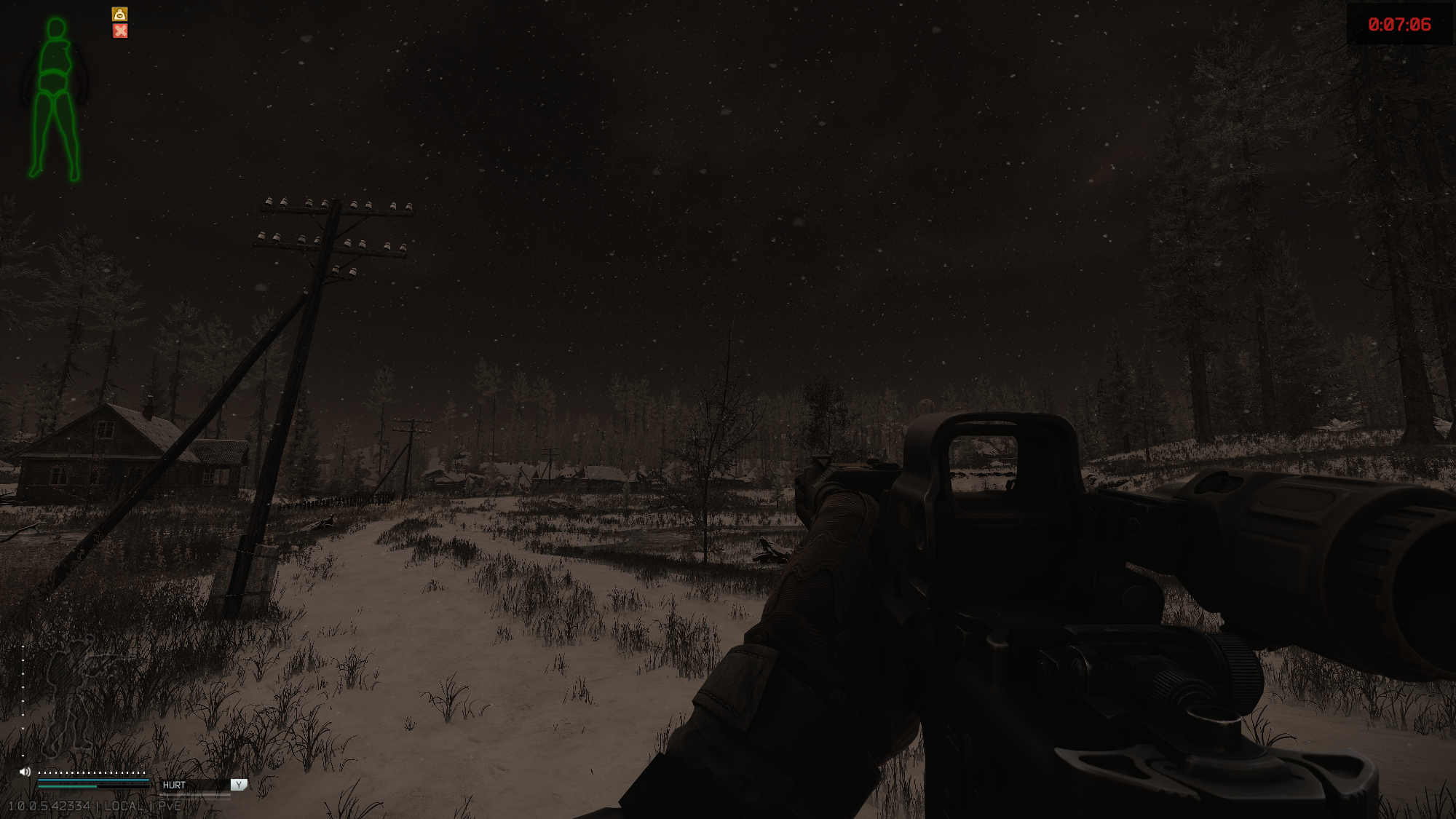Select the HURT voice phrase label
Screen dimensions: 1456x819
tap(174, 785)
